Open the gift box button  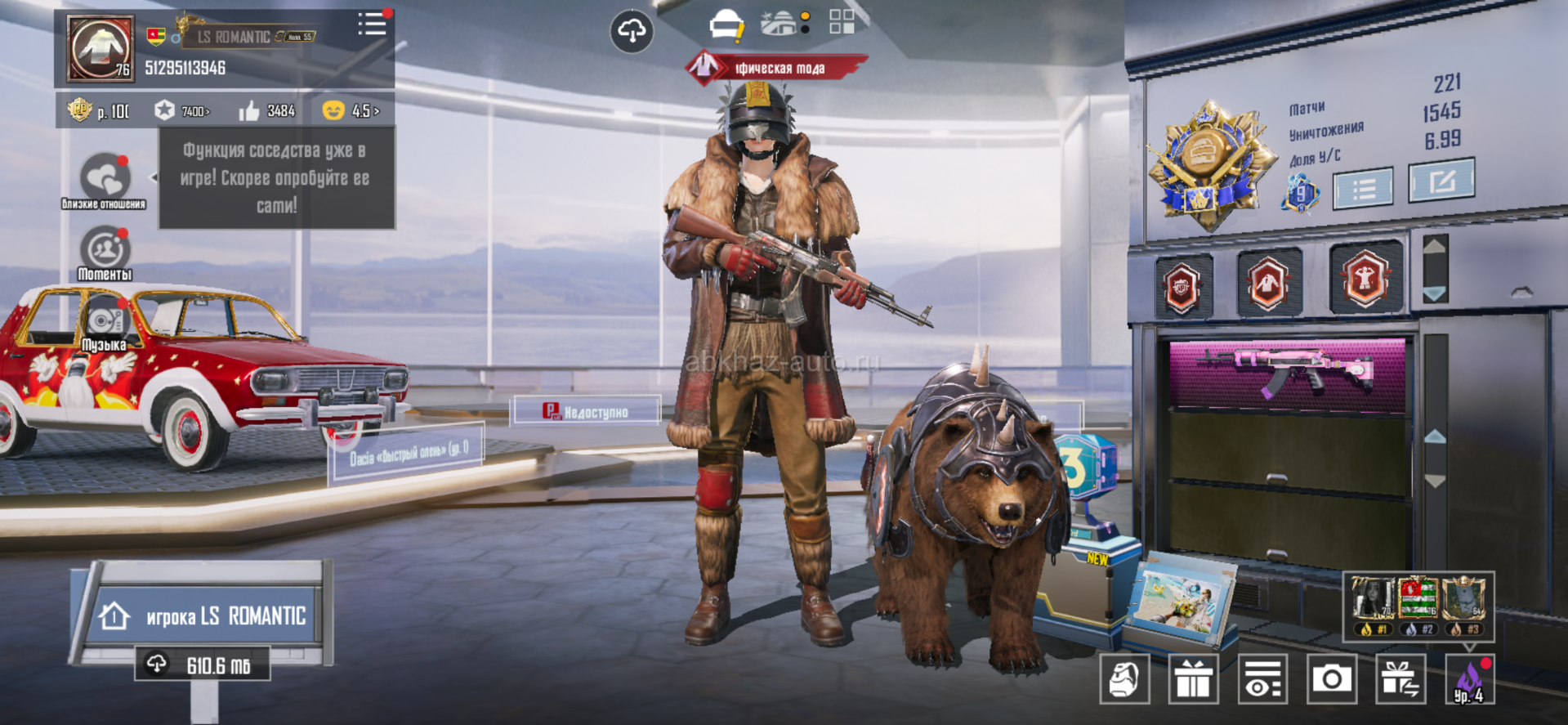click(1194, 678)
